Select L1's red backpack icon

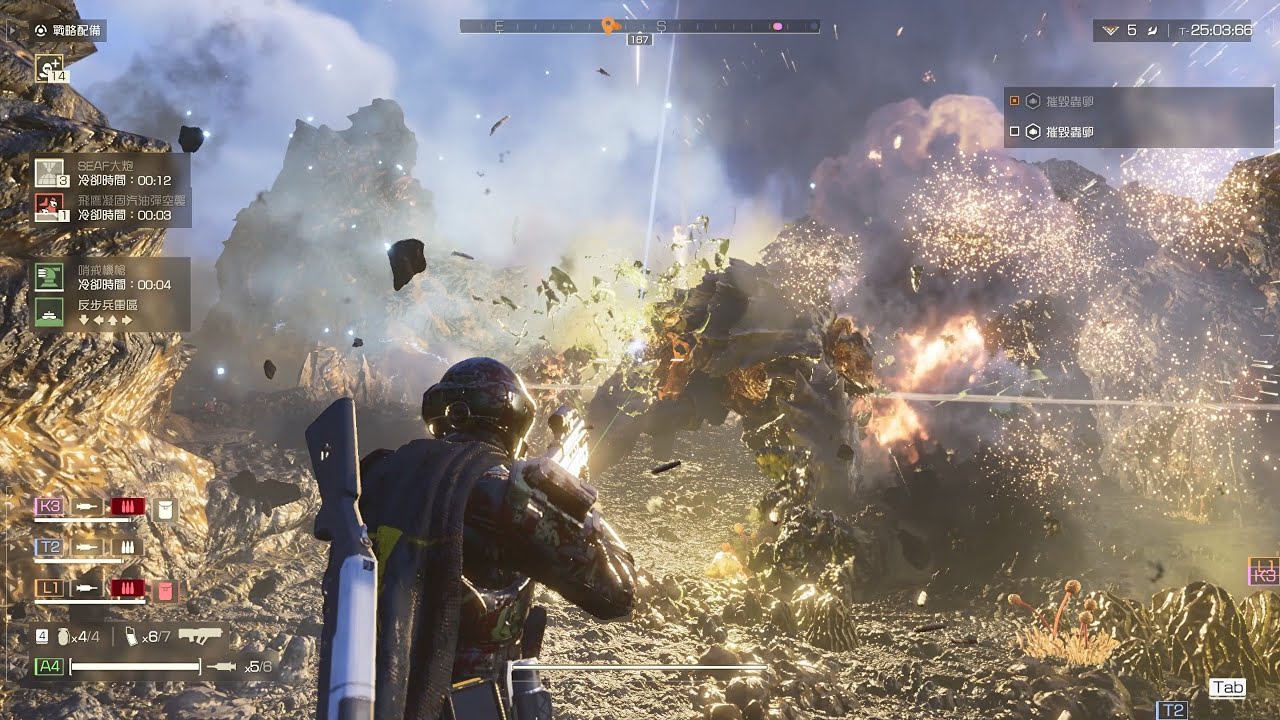(166, 590)
